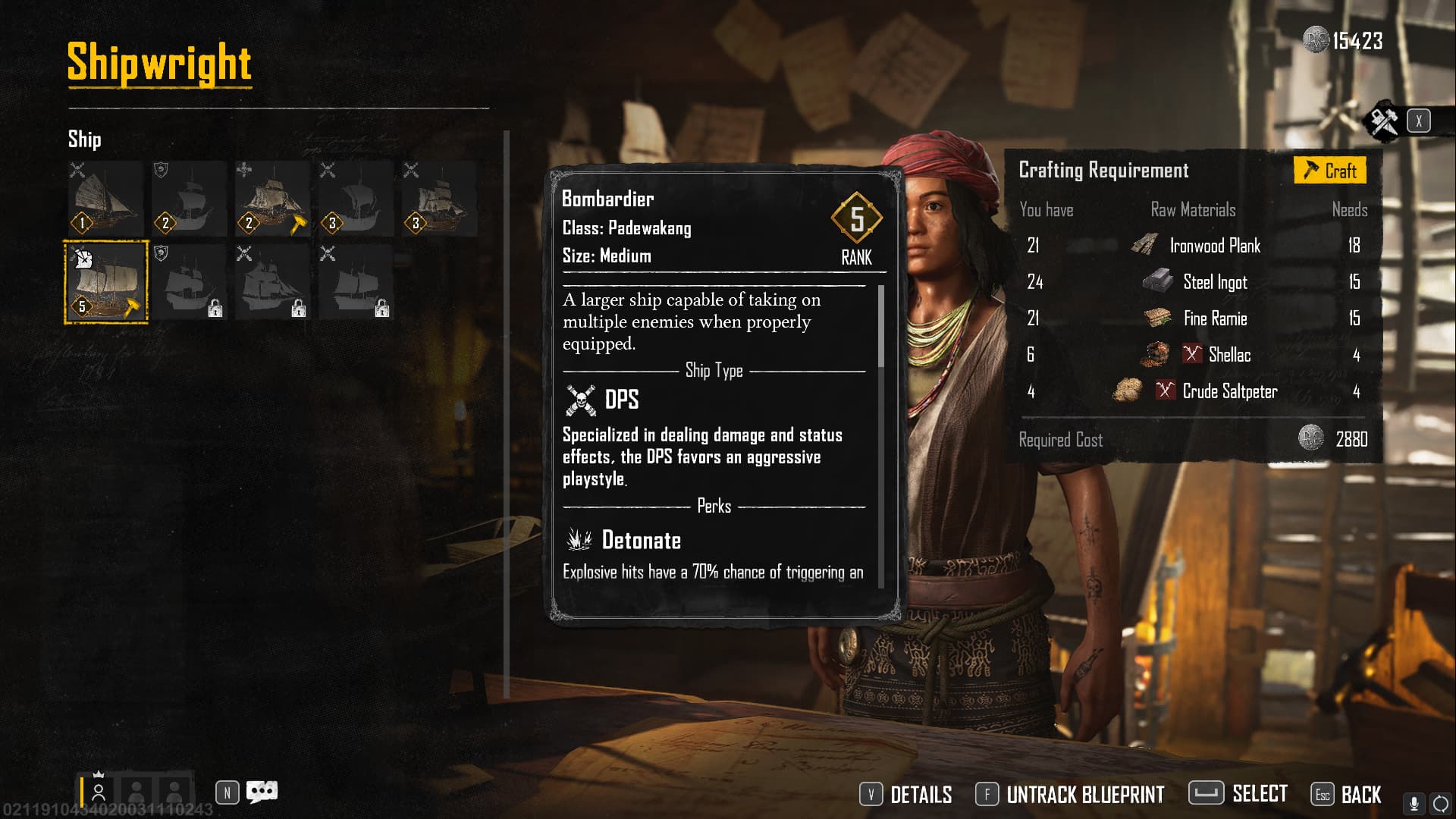
Task: Open the crossed hammers crafting icon
Action: click(x=1384, y=121)
